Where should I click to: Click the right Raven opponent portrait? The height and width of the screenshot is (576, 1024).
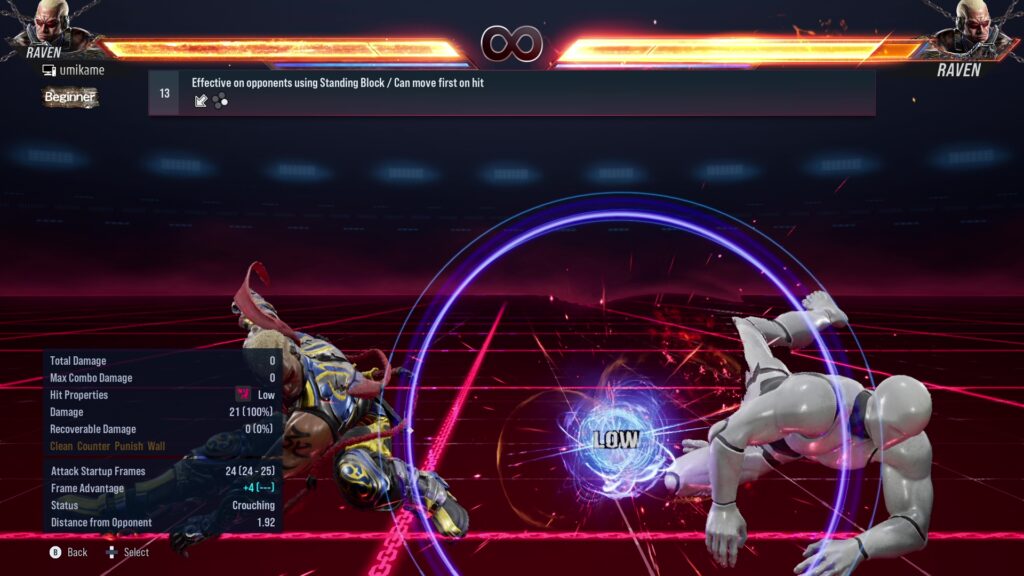coord(972,24)
